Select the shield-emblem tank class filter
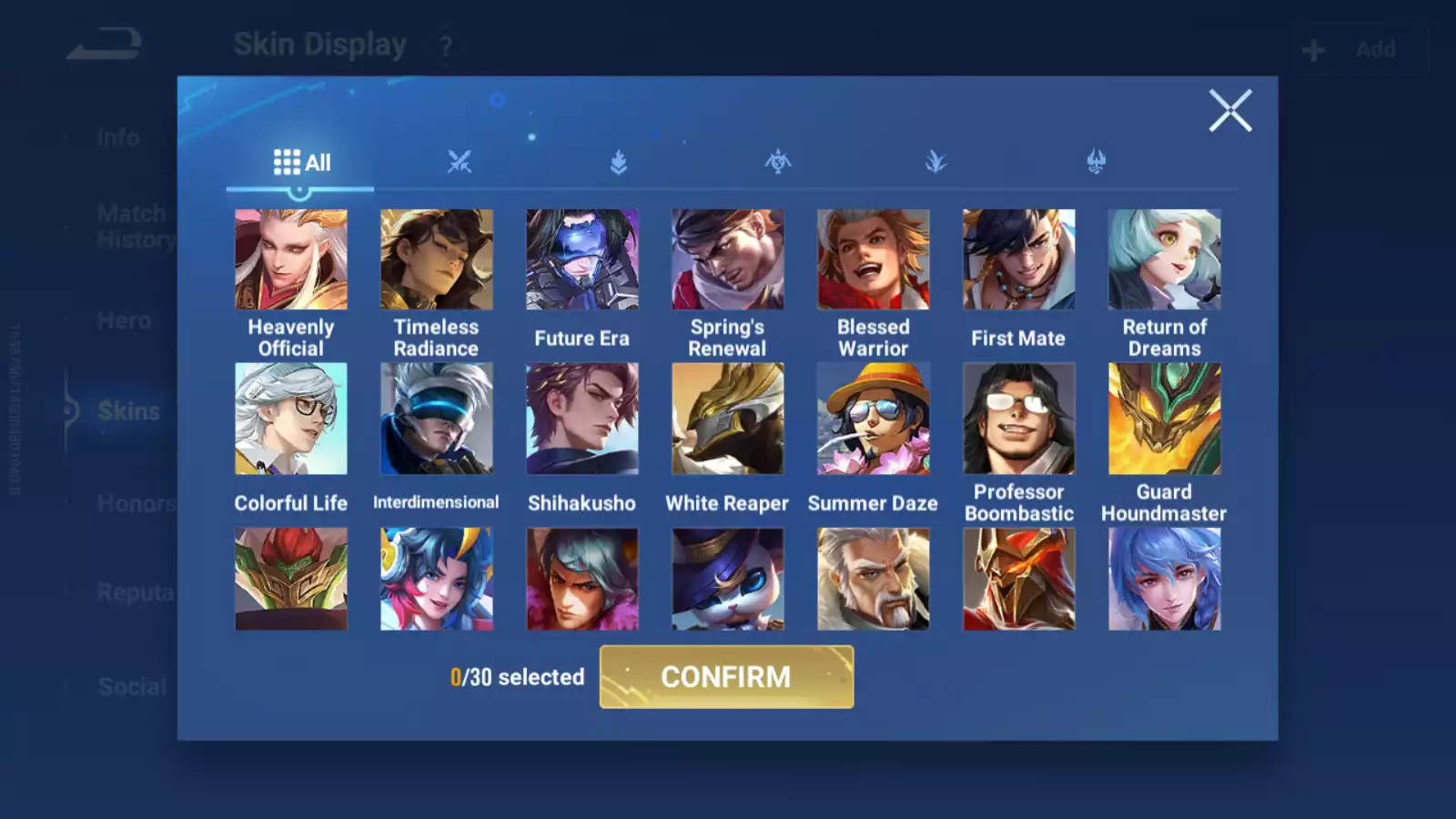 click(x=619, y=161)
